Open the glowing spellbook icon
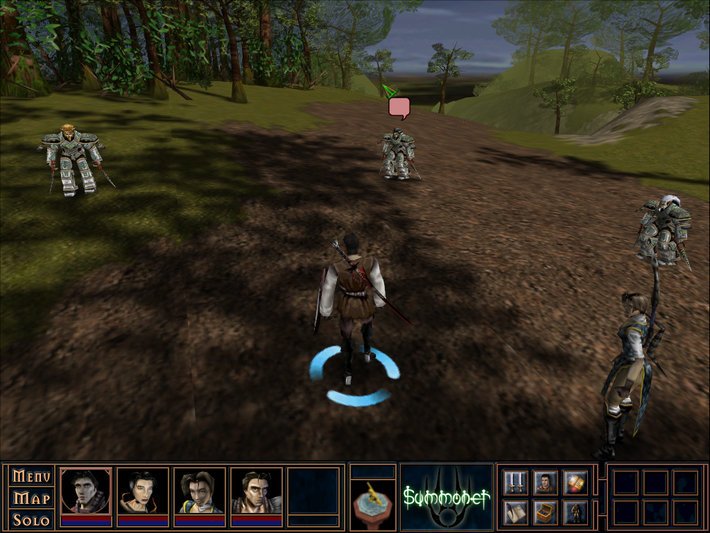The height and width of the screenshot is (533, 710). [x=574, y=483]
